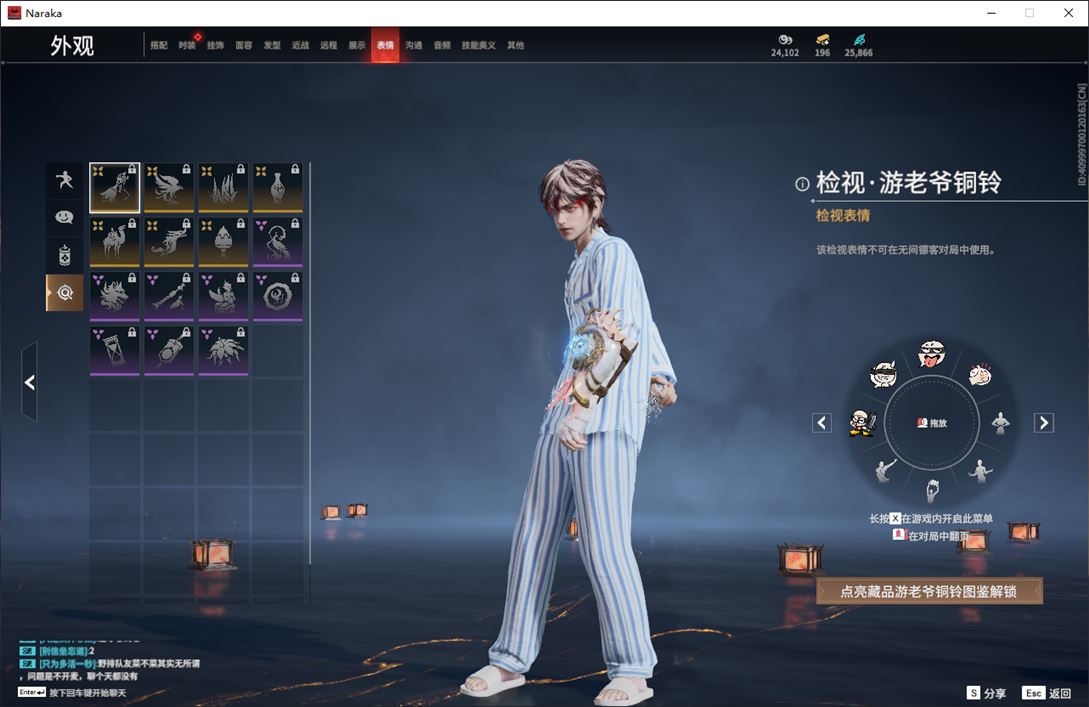Choose the running figure emote category
1089x707 pixels.
pyautogui.click(x=64, y=180)
